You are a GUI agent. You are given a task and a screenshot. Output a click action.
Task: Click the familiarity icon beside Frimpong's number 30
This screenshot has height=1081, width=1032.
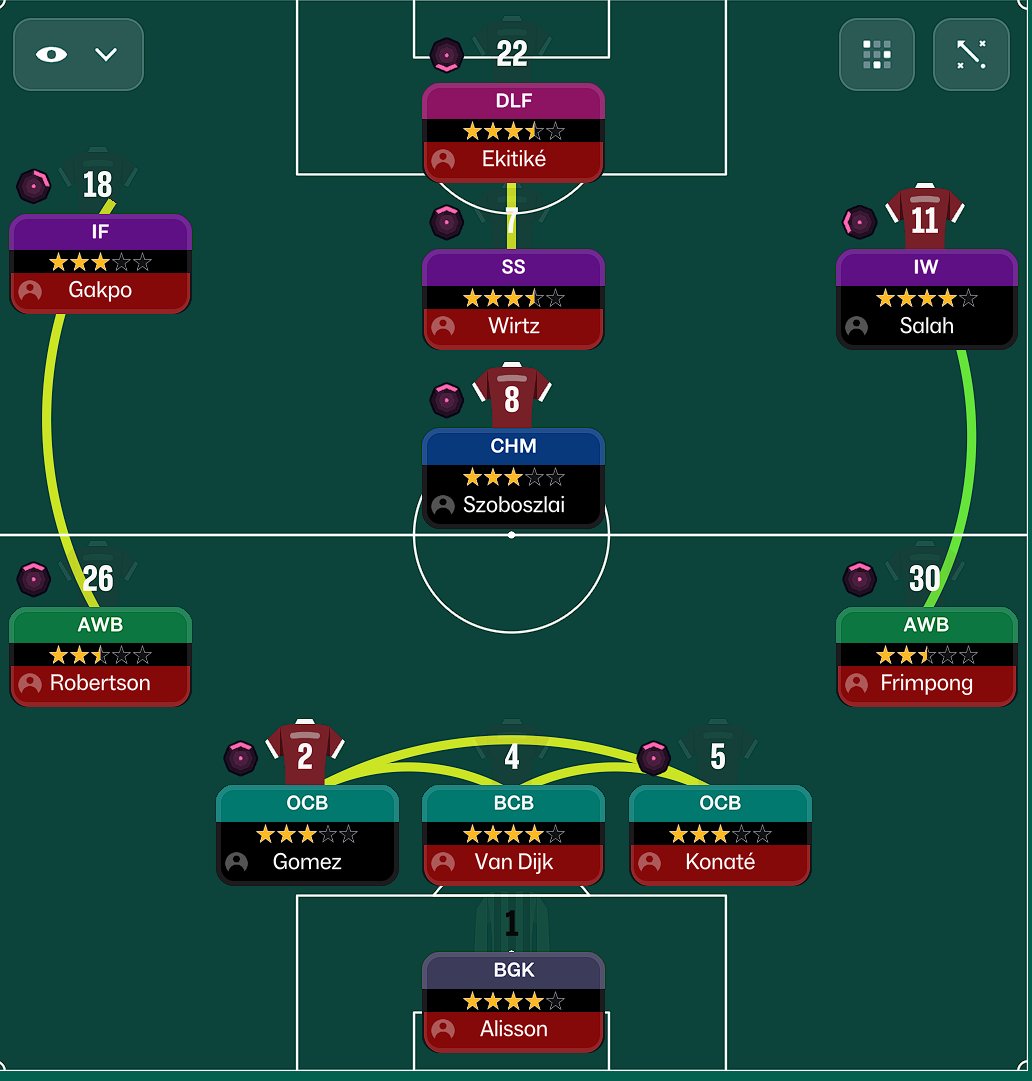pyautogui.click(x=860, y=578)
